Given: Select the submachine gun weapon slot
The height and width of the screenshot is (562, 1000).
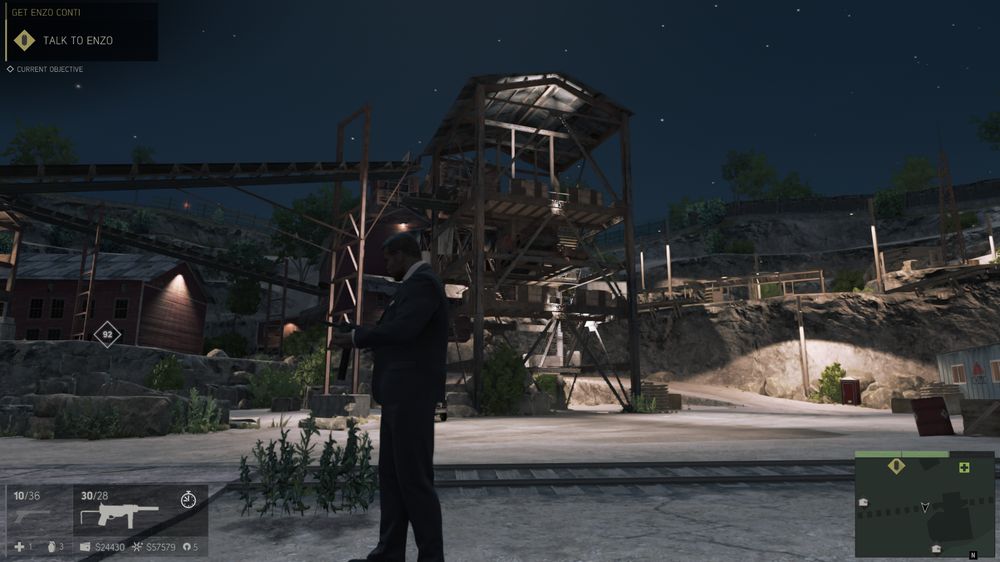Looking at the screenshot, I should [120, 514].
